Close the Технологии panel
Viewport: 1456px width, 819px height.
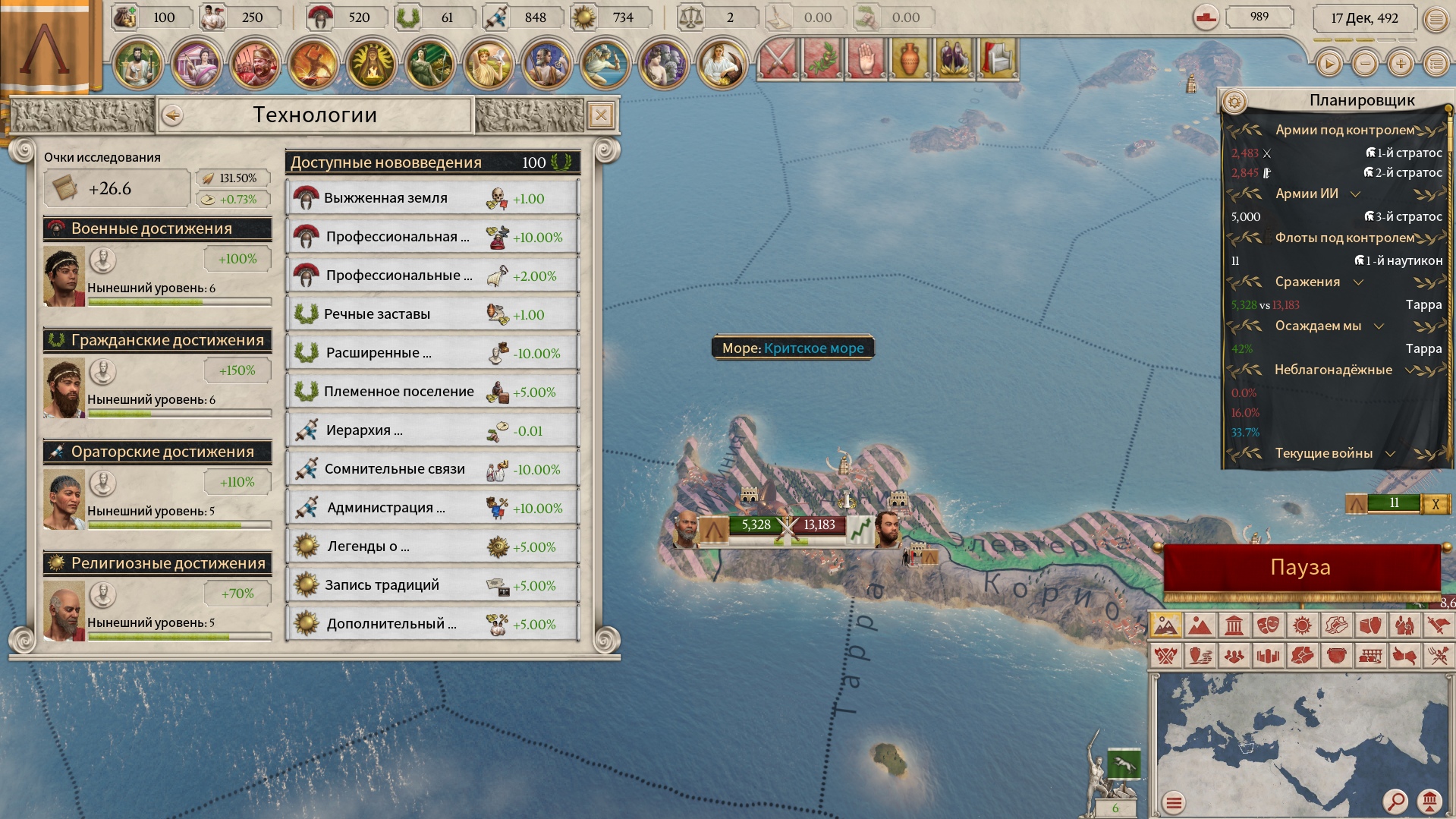pyautogui.click(x=601, y=115)
